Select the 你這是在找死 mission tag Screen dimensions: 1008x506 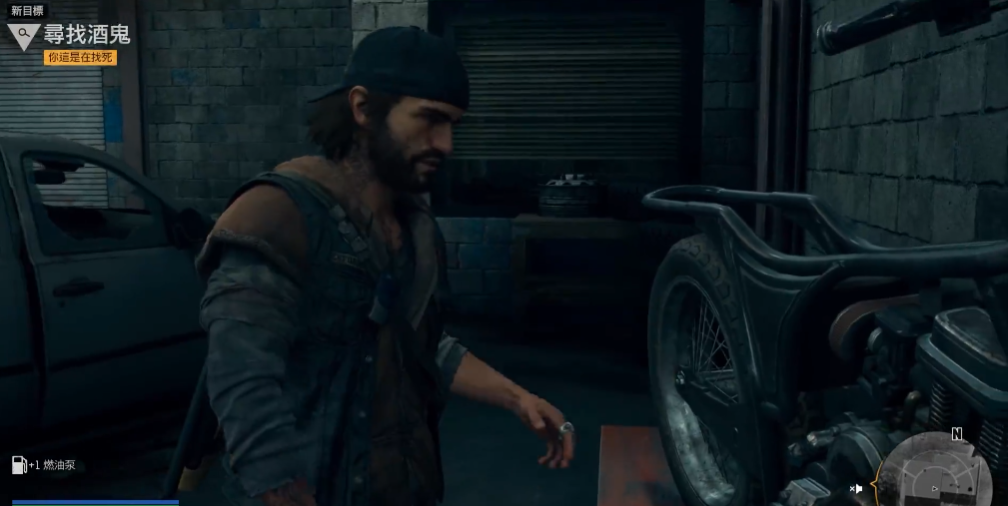click(80, 58)
